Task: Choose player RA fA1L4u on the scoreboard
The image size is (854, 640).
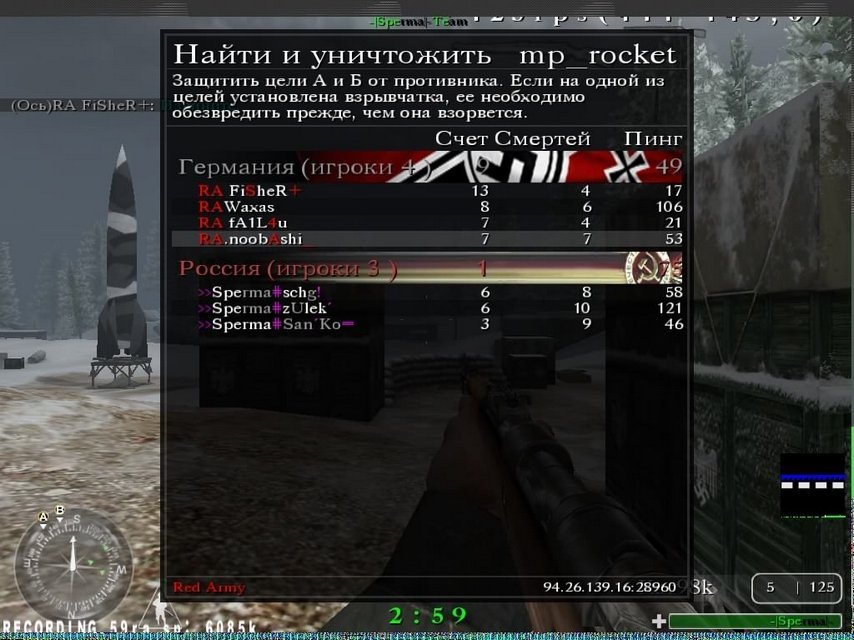Action: (244, 222)
